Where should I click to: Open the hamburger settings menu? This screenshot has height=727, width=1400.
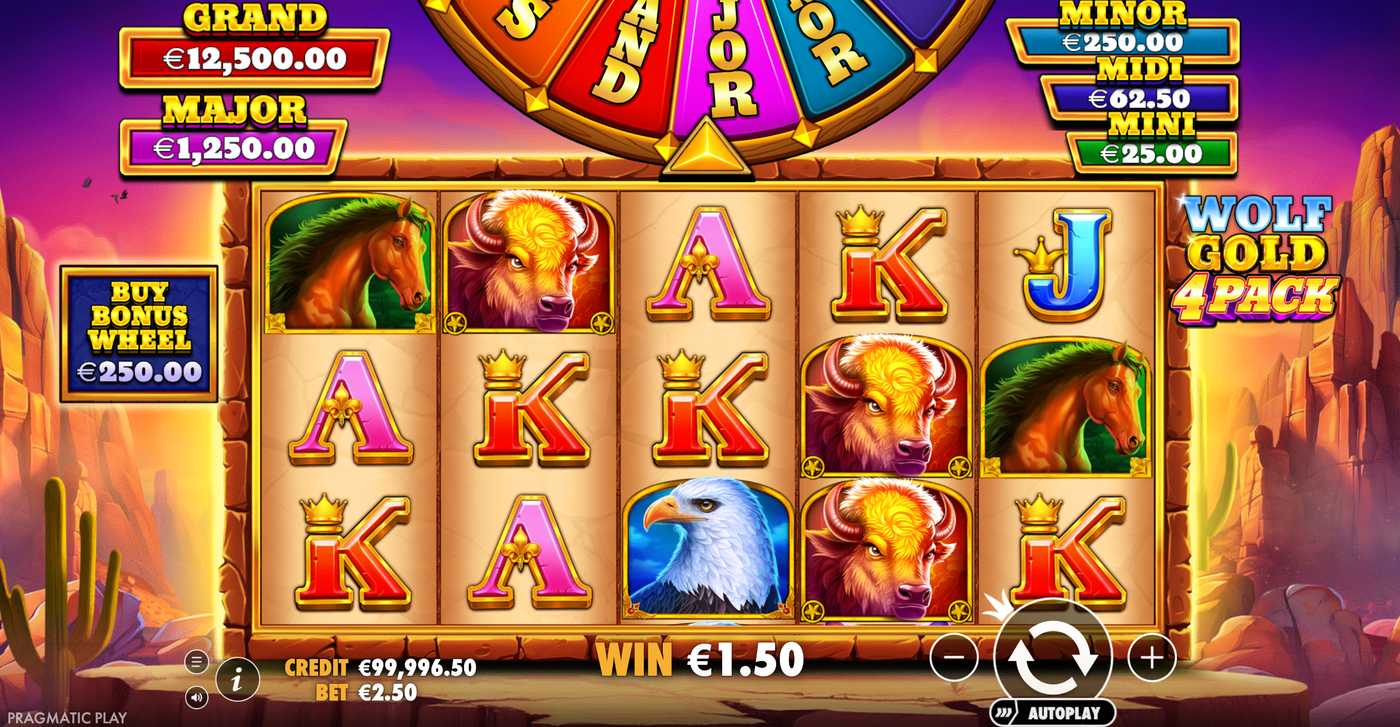click(197, 662)
